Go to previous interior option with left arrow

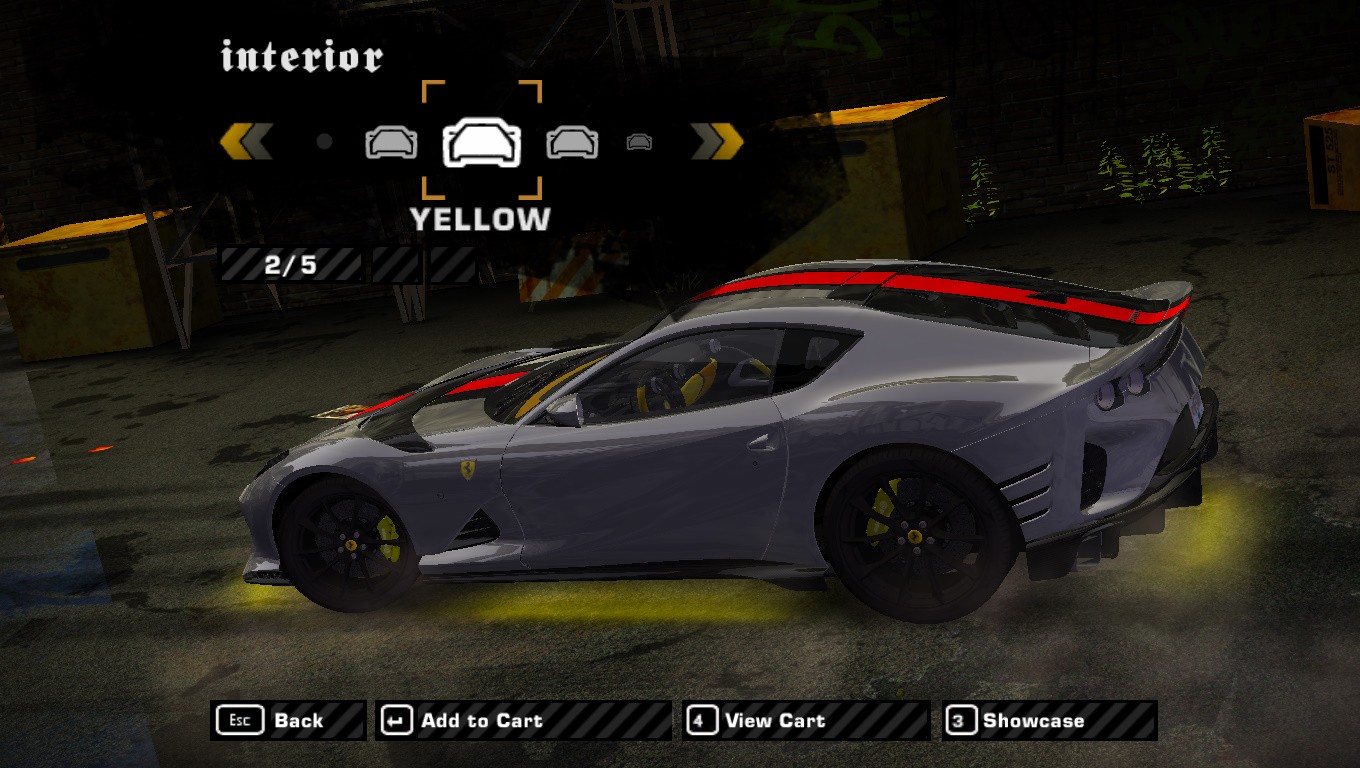246,142
